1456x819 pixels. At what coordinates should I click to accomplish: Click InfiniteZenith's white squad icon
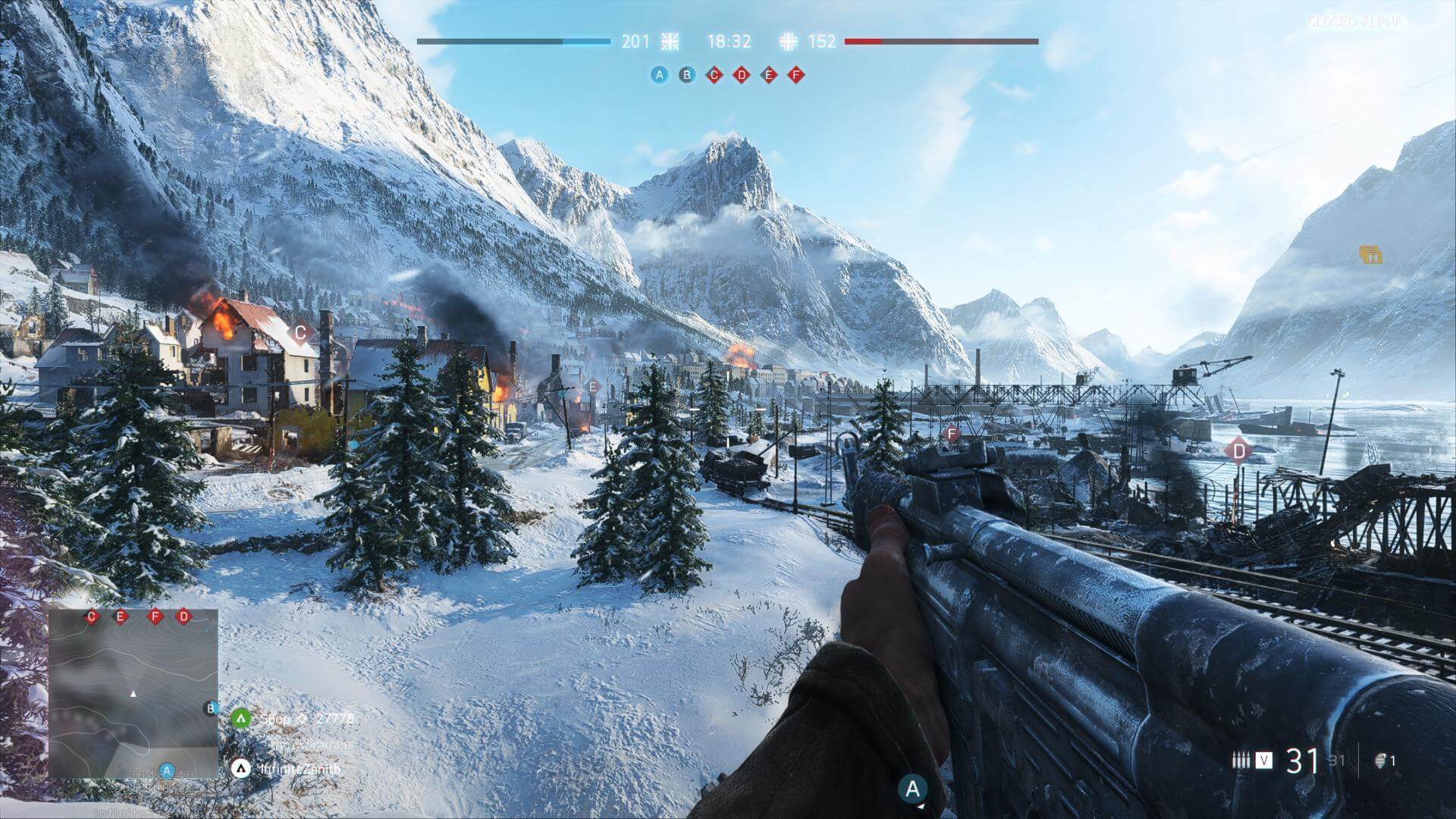[x=241, y=768]
